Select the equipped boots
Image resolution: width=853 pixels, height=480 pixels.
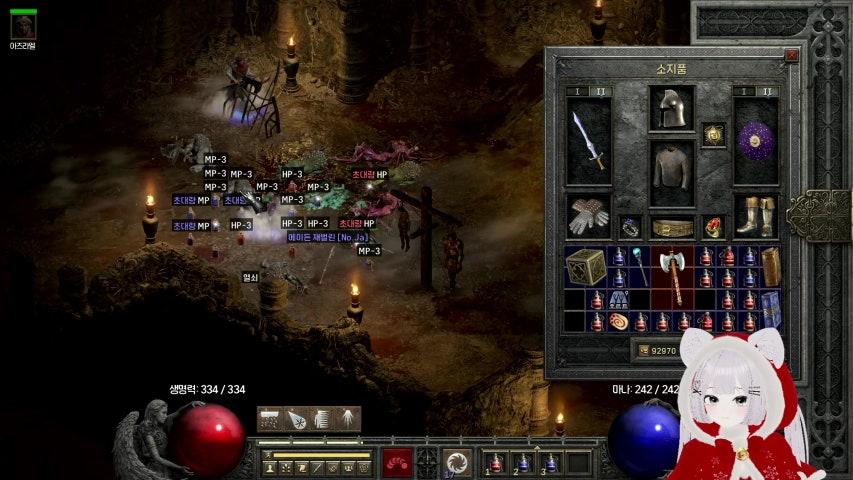coord(755,215)
